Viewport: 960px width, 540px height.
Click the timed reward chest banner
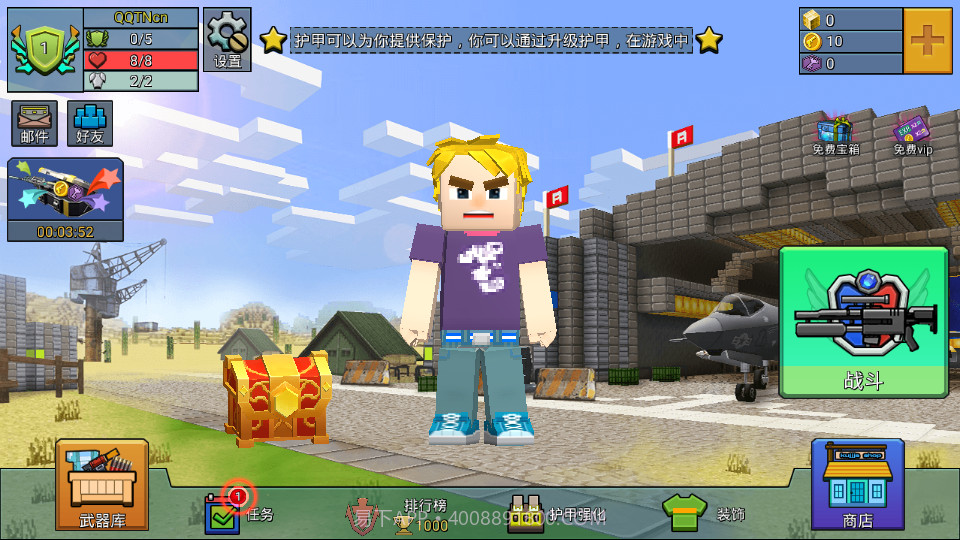[x=66, y=199]
